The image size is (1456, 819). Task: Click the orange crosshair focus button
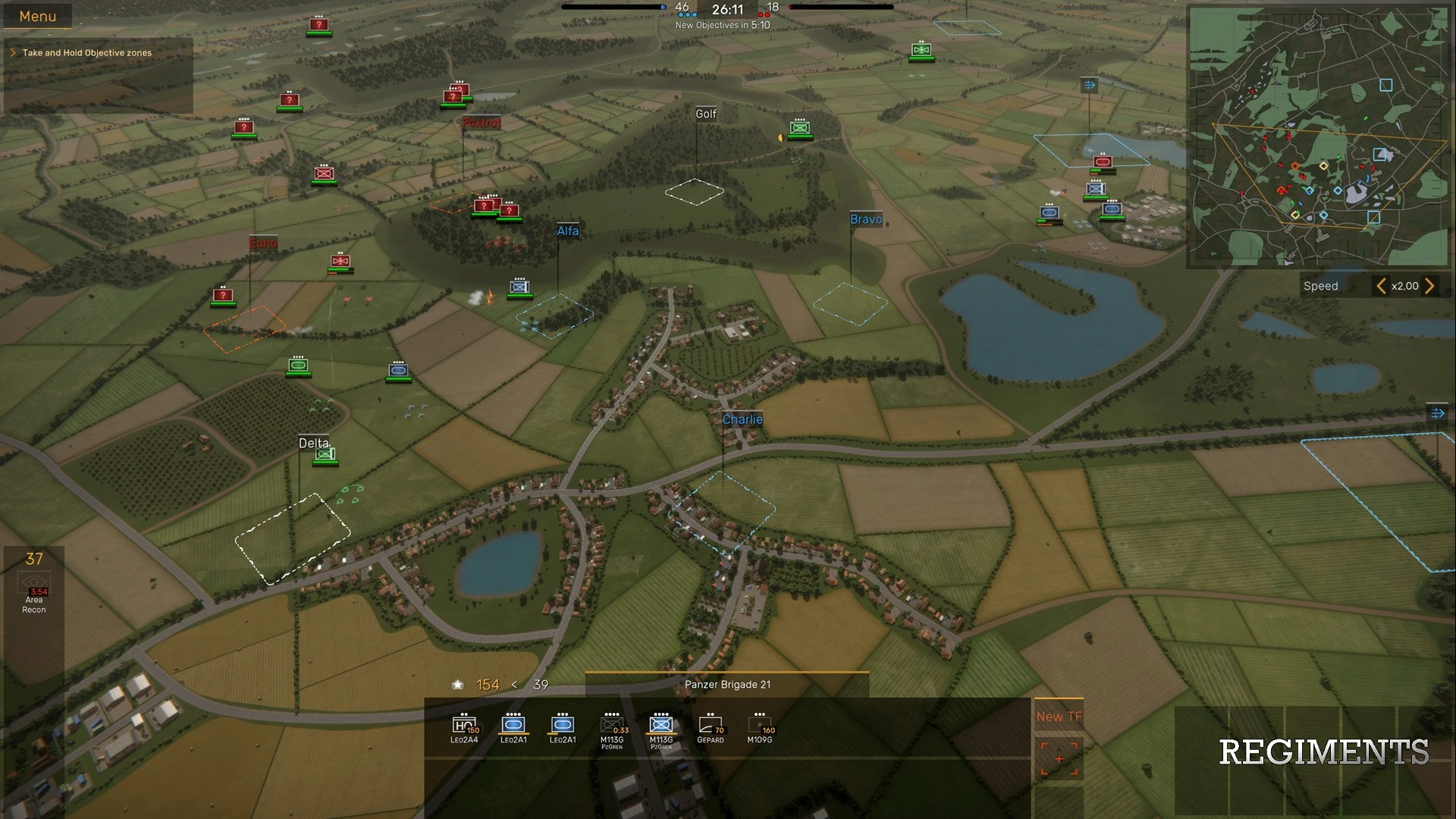[1059, 759]
